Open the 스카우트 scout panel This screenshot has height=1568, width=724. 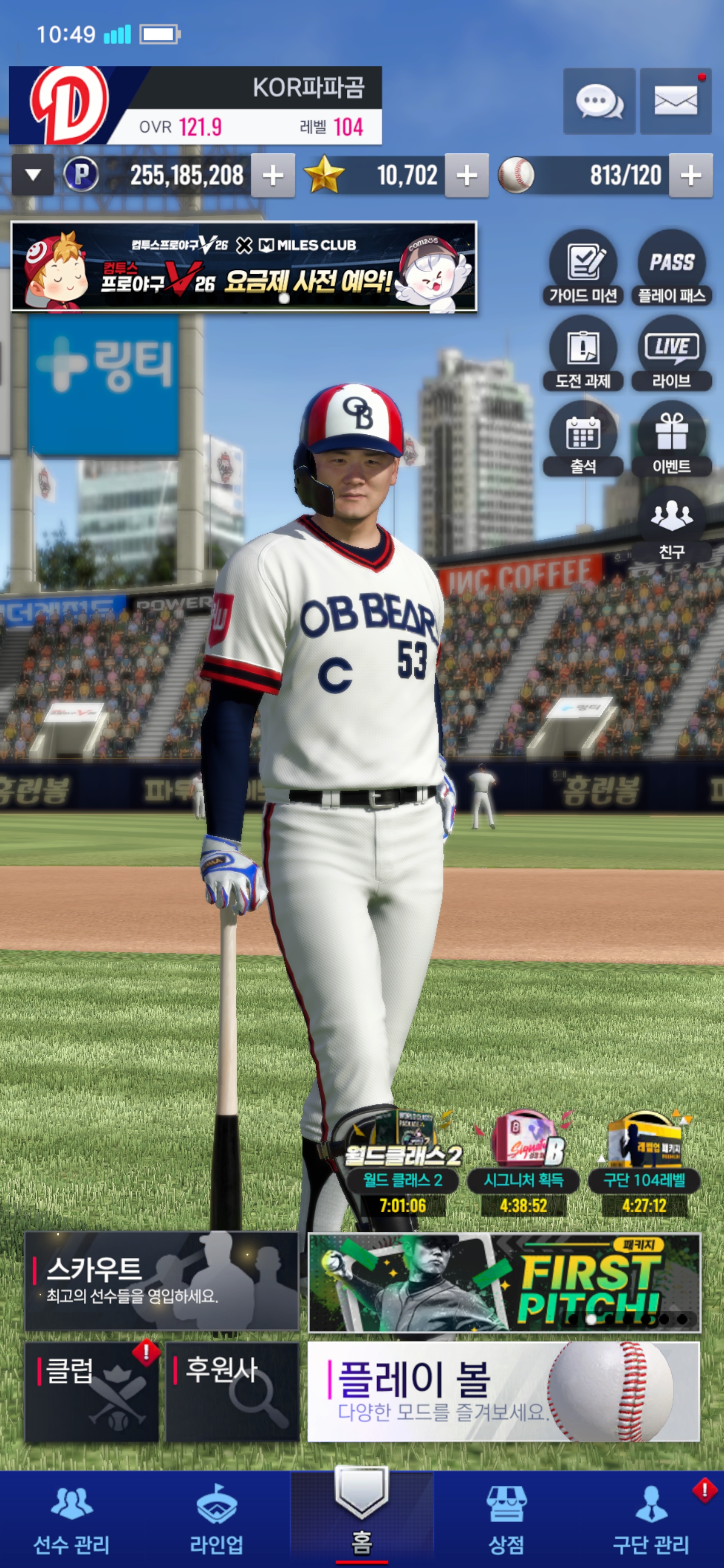point(161,1281)
